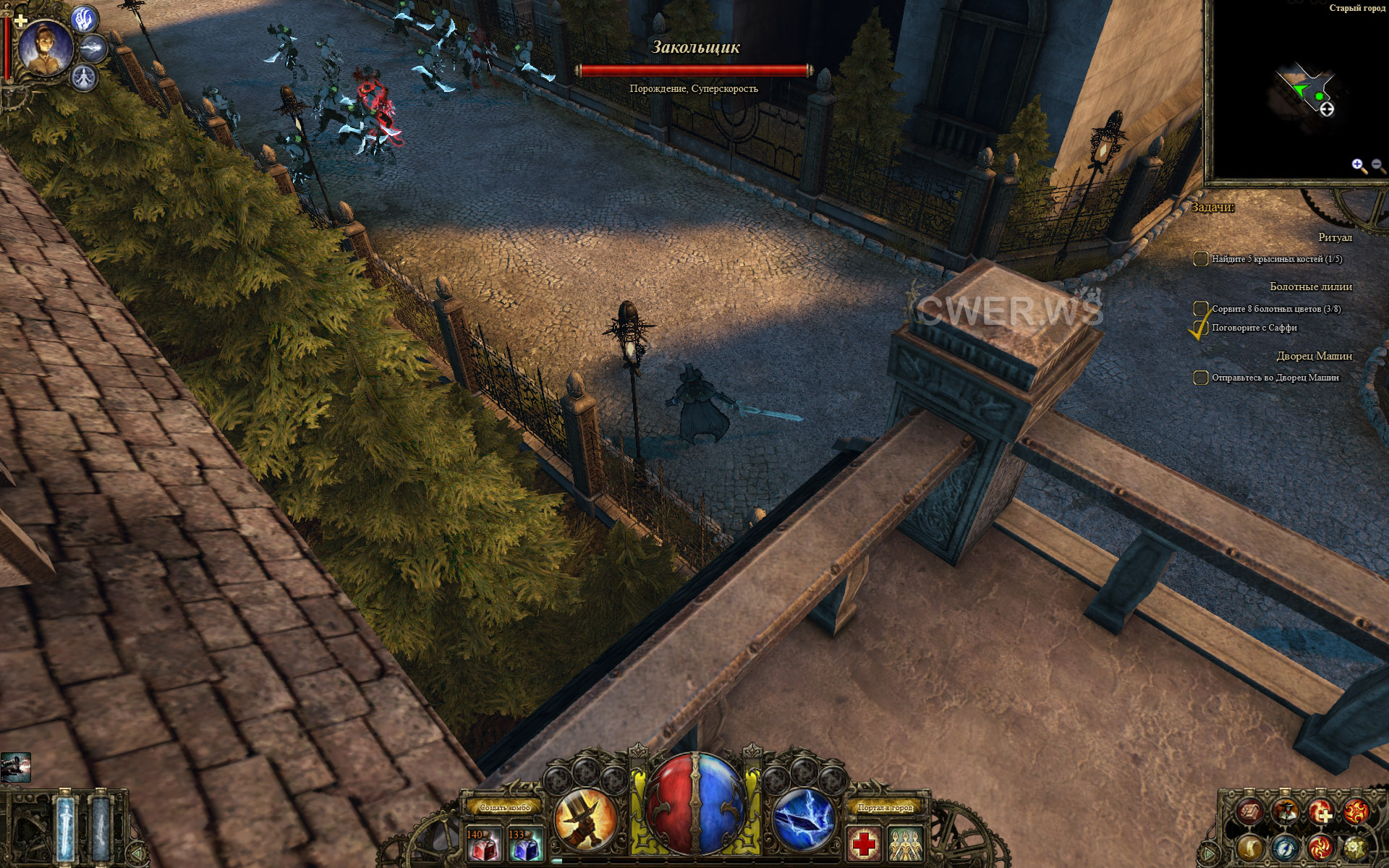
Task: Select the Болотные лилии quest in tracker
Action: (1310, 286)
